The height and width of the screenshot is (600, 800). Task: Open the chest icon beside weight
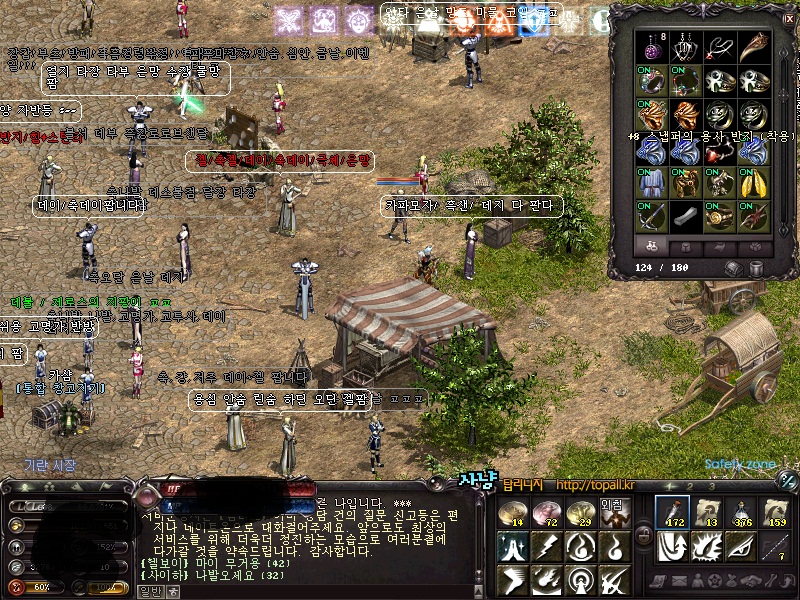coord(734,268)
